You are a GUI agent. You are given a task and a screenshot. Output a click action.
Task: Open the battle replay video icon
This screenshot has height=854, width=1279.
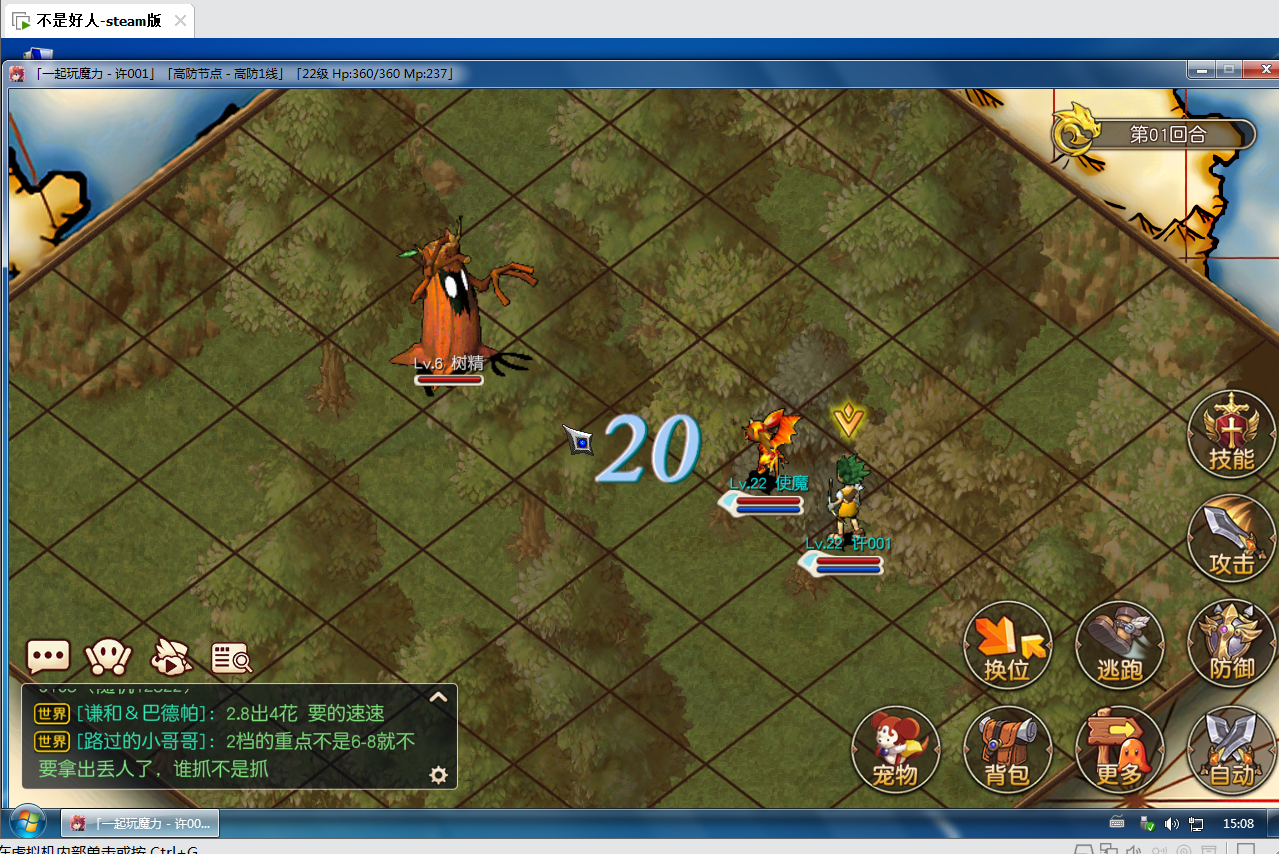tap(171, 657)
